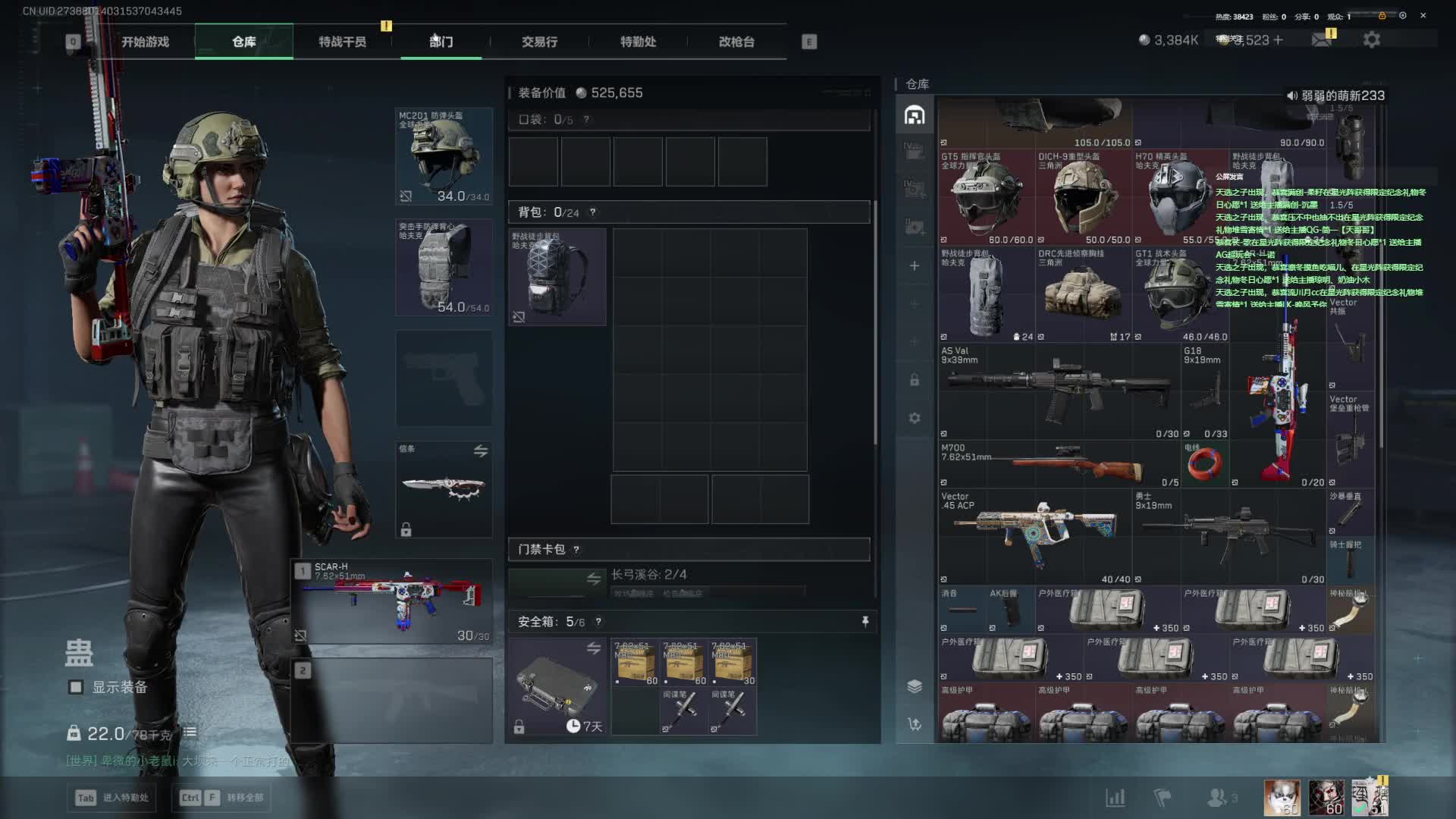The image size is (1456, 819).
Task: Pick the M700 sniper rifle in stash
Action: [1058, 463]
